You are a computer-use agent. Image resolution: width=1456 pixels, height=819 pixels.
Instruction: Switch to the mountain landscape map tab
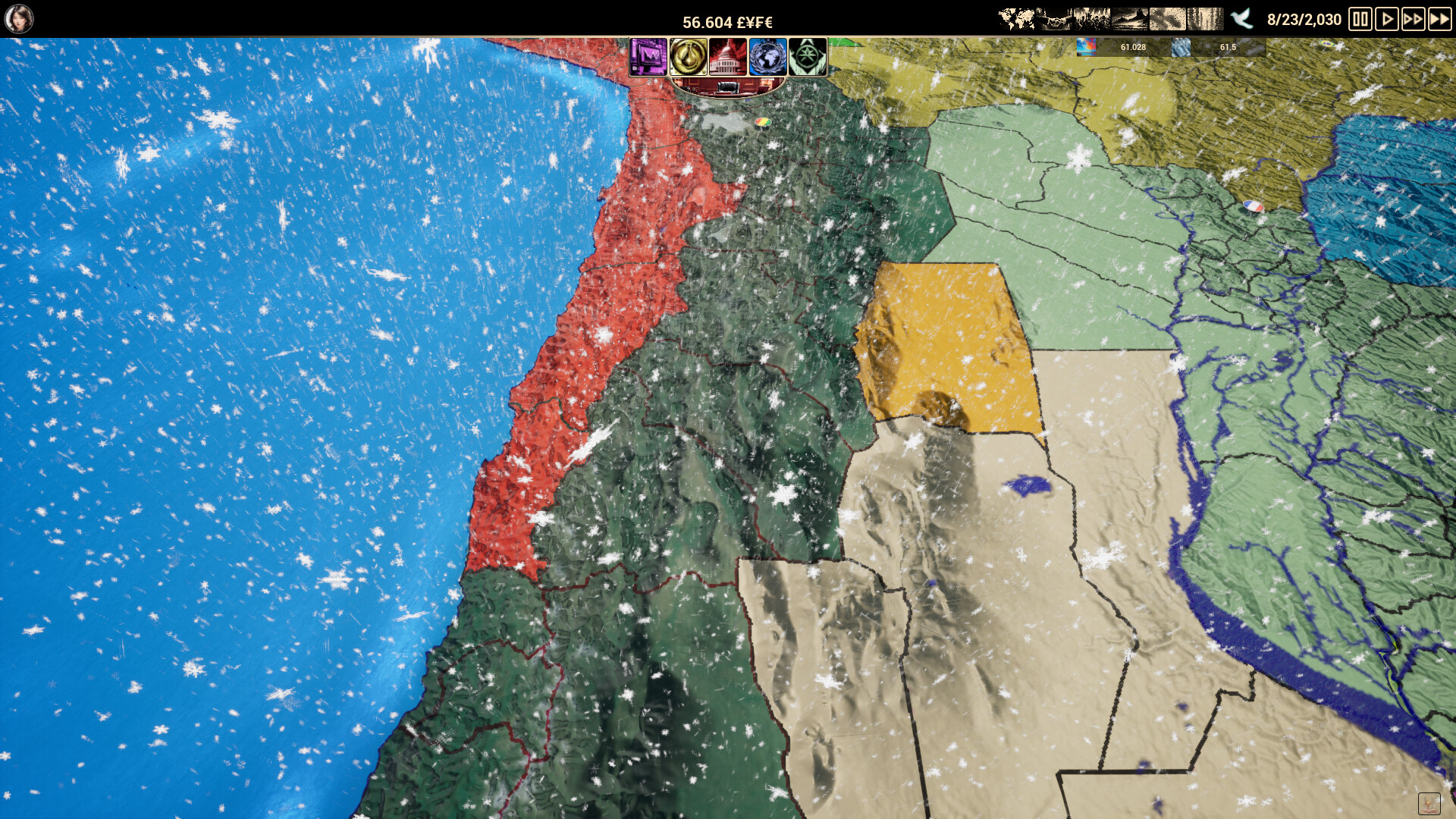click(1128, 19)
